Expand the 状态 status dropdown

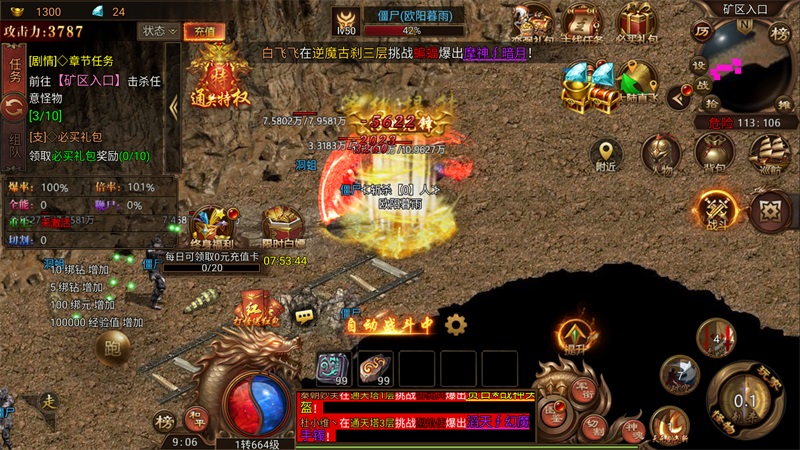pyautogui.click(x=158, y=31)
